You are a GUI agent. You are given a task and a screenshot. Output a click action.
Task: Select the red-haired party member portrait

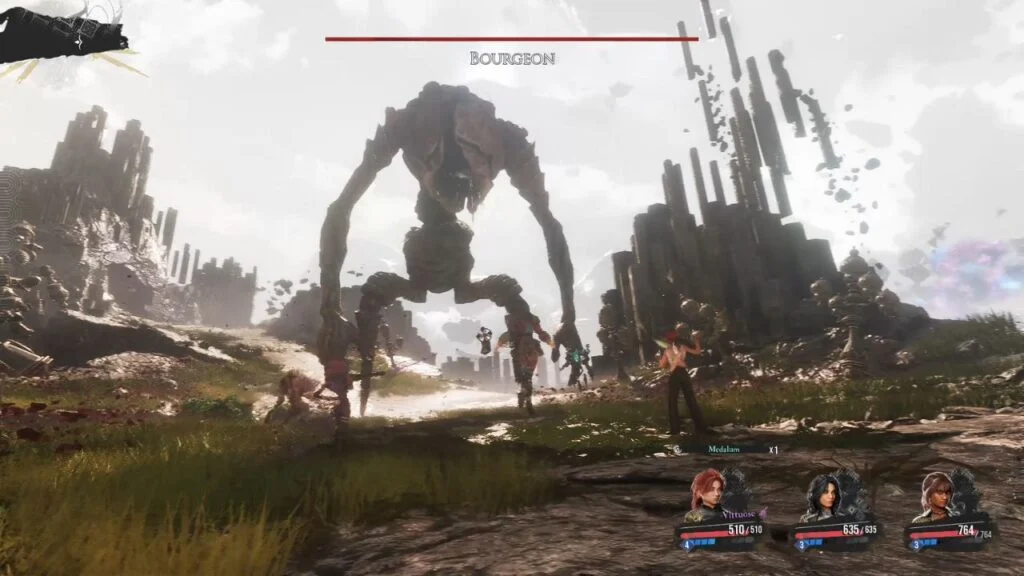(707, 493)
